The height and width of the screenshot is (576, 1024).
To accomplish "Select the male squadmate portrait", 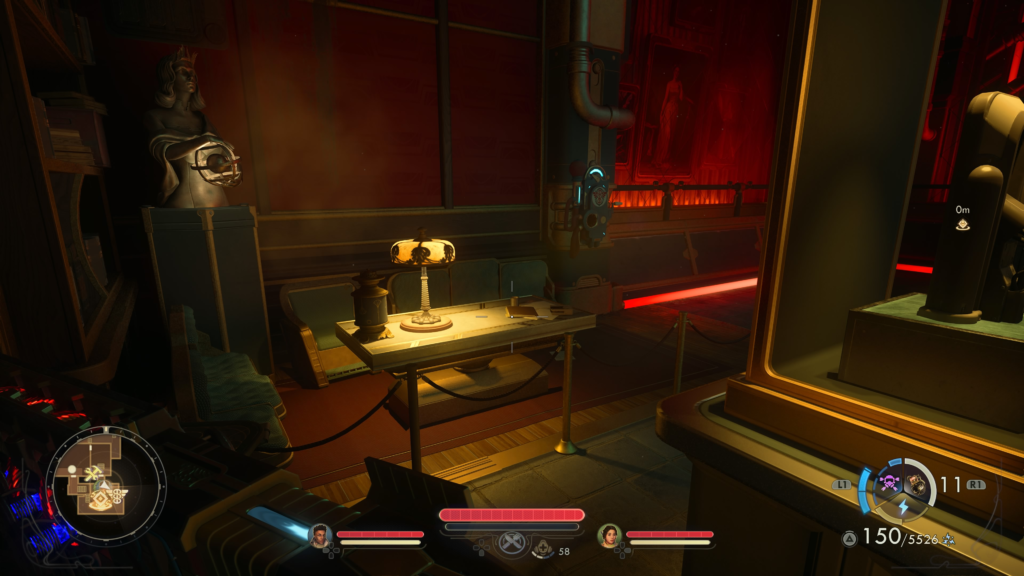I will click(320, 536).
